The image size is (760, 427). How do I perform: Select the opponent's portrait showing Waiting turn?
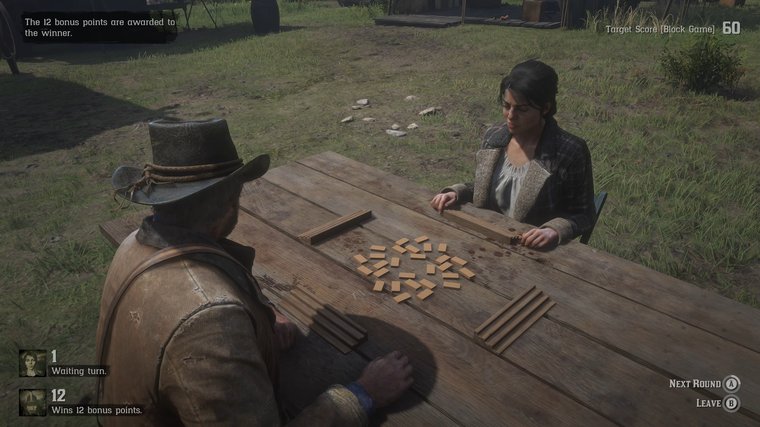point(32,362)
